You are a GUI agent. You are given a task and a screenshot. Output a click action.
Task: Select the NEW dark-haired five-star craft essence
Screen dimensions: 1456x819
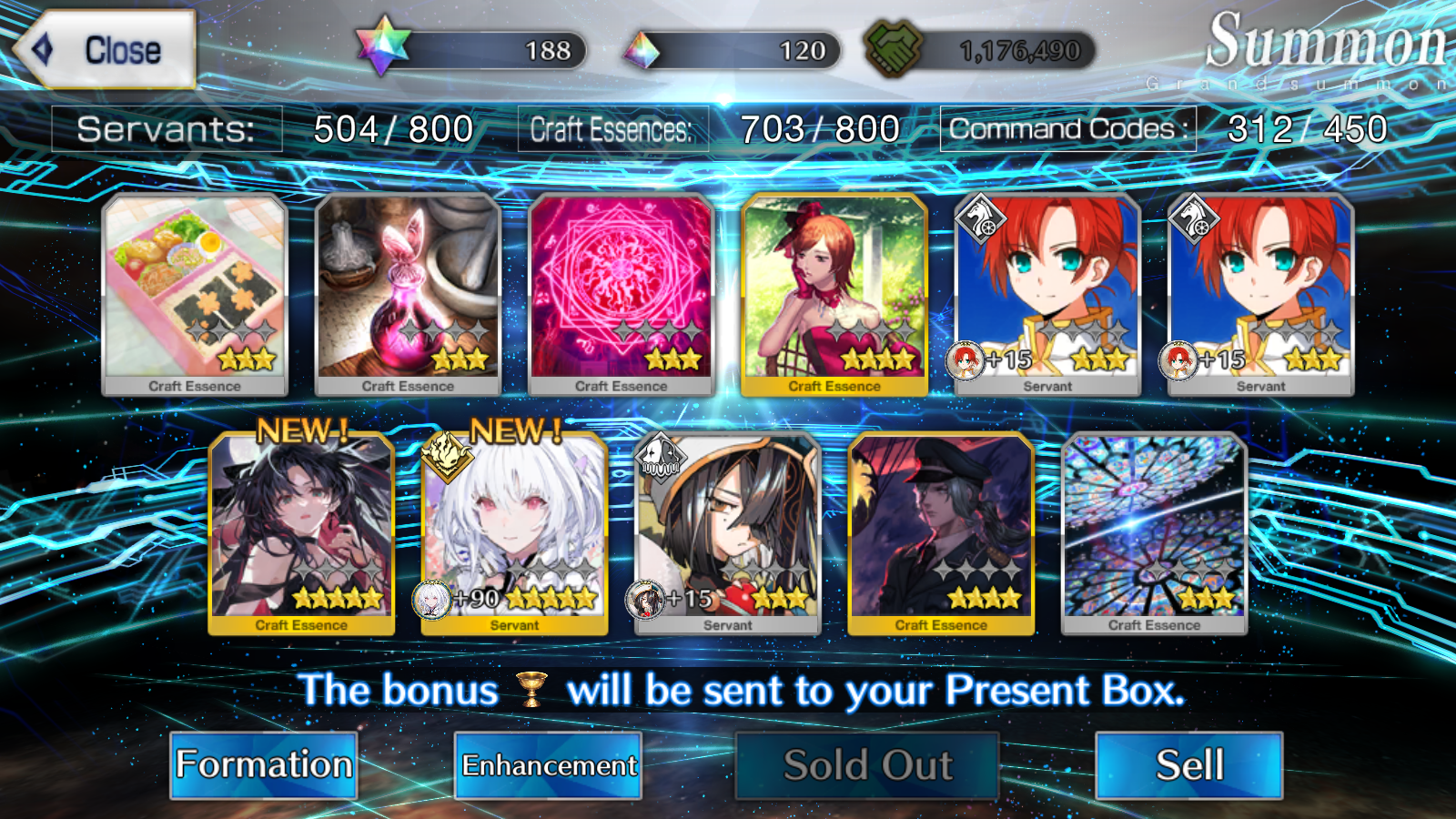(x=301, y=532)
